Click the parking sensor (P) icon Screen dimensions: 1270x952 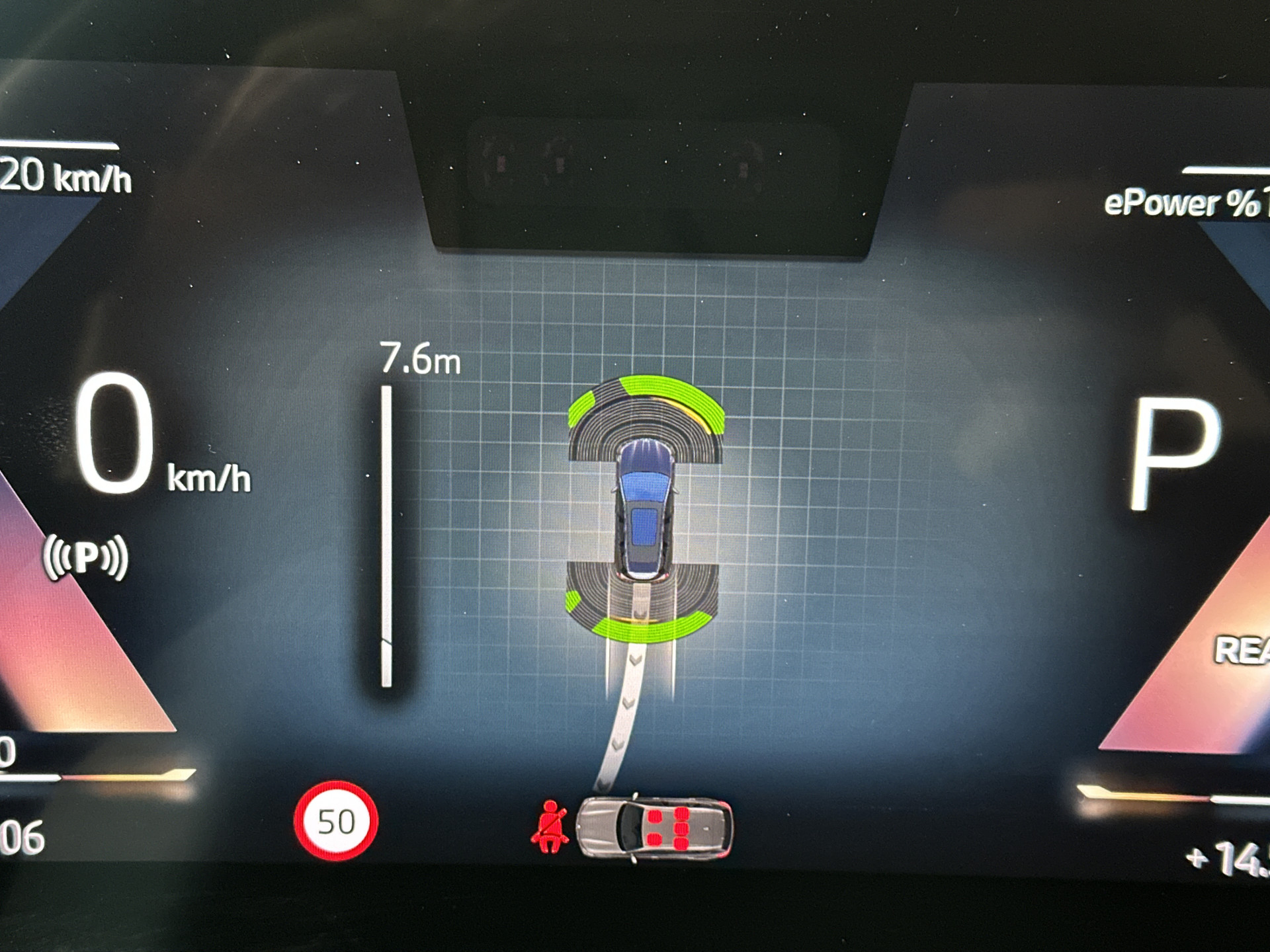click(x=85, y=557)
